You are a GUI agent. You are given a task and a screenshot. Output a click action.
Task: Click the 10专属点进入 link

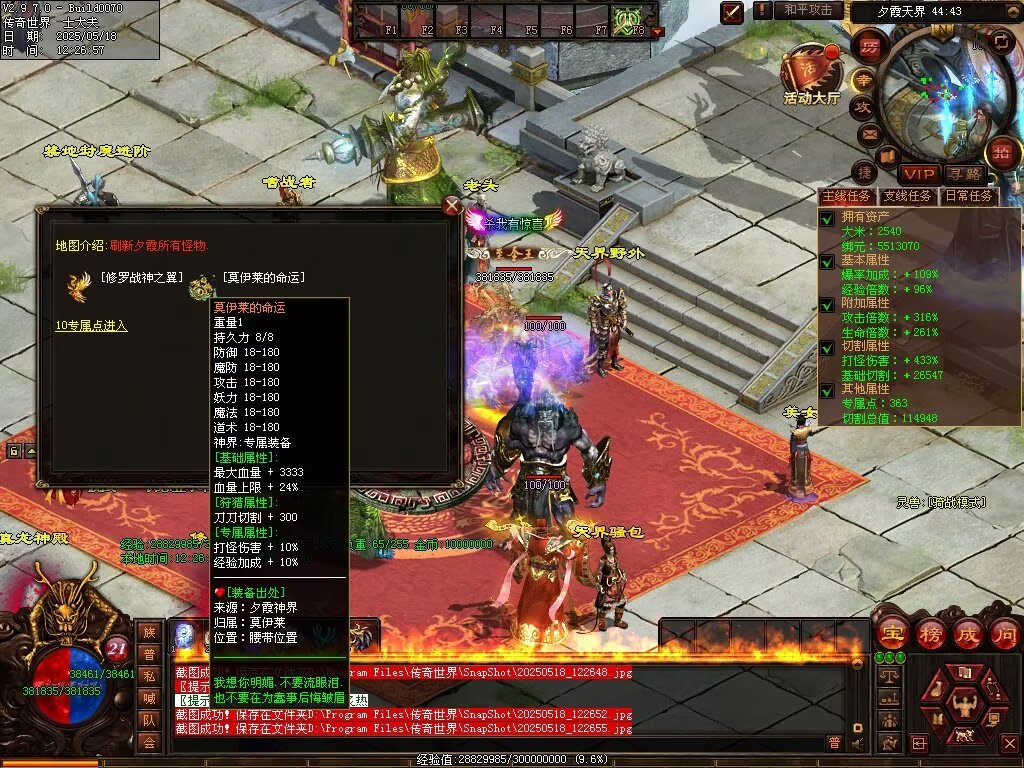point(91,326)
